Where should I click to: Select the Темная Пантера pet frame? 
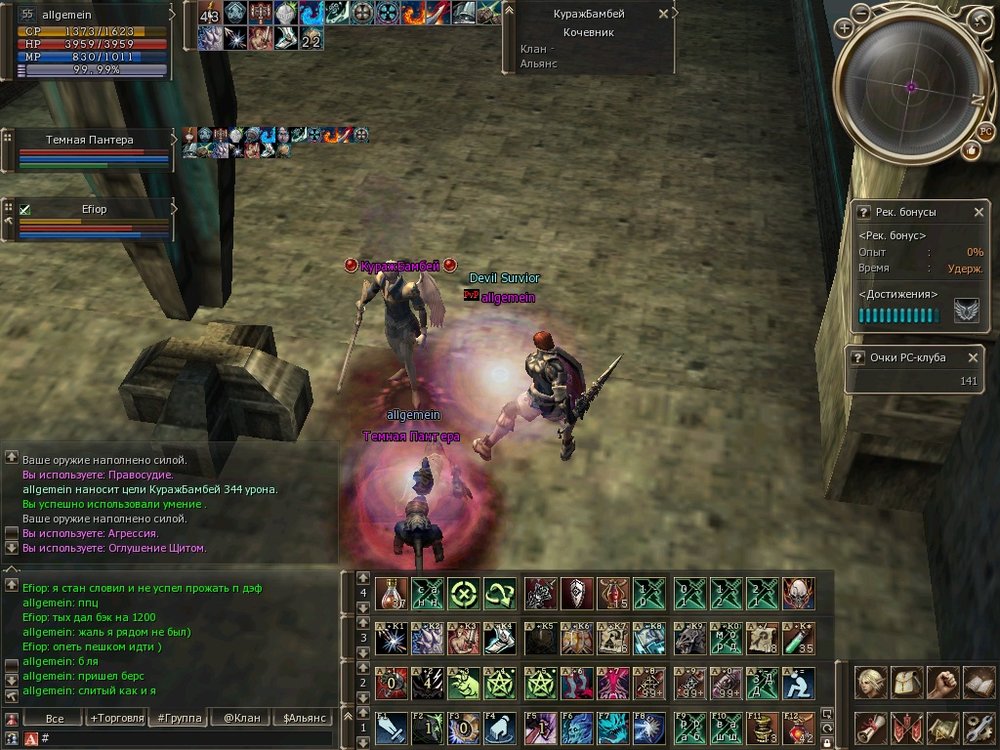(90, 149)
